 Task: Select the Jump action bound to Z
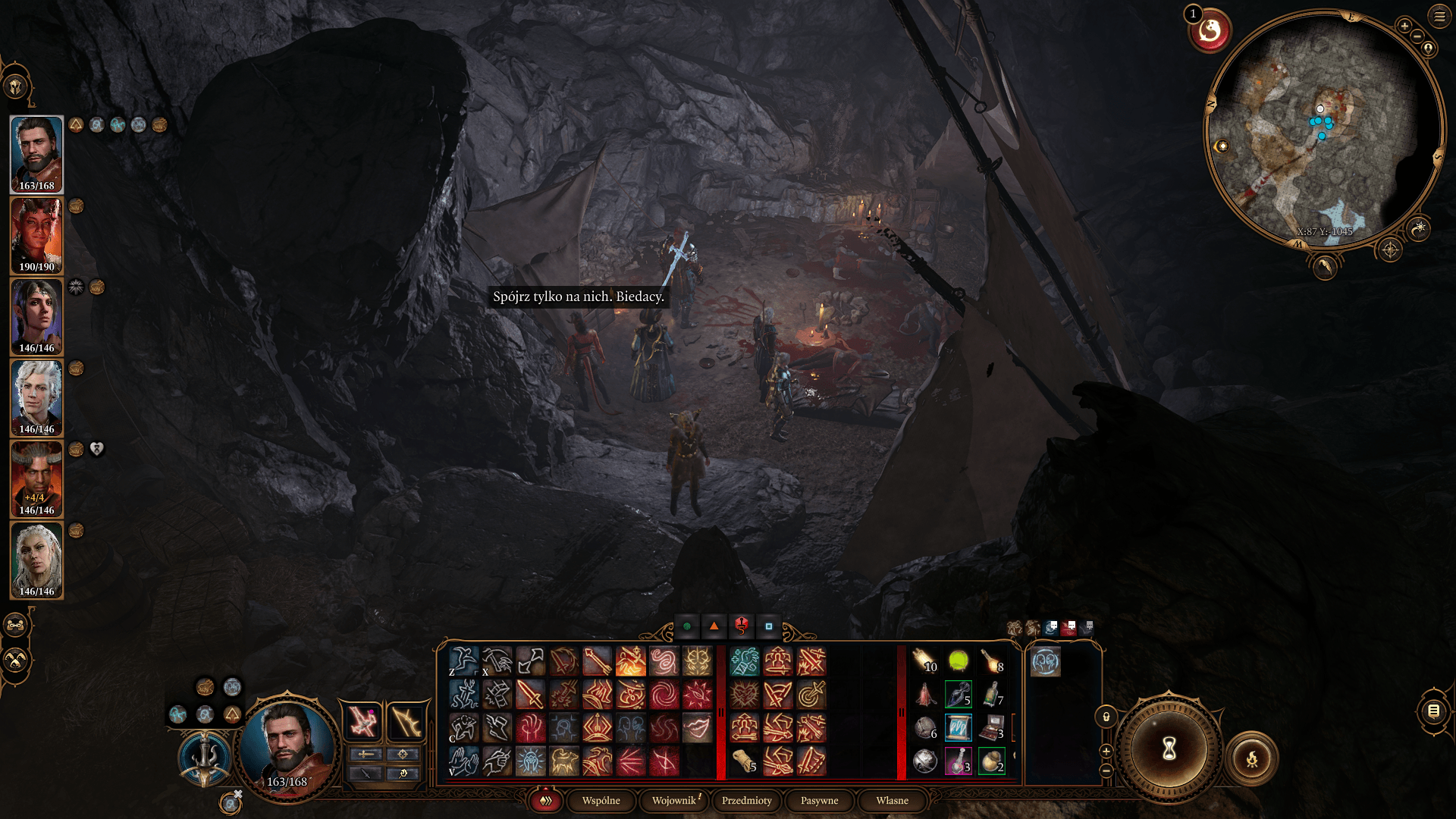coord(464,661)
